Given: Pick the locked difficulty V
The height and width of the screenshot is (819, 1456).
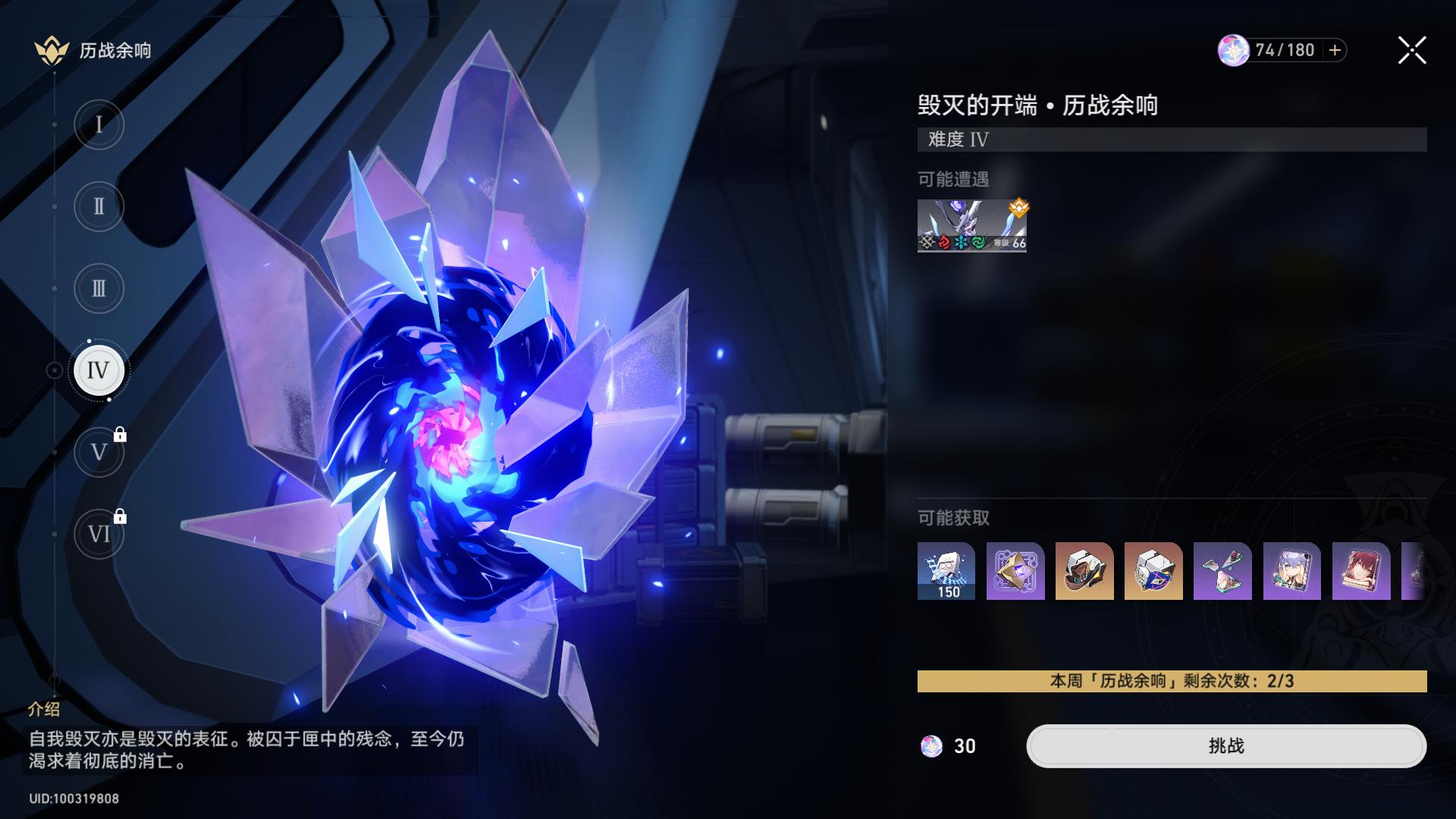Looking at the screenshot, I should pyautogui.click(x=99, y=453).
